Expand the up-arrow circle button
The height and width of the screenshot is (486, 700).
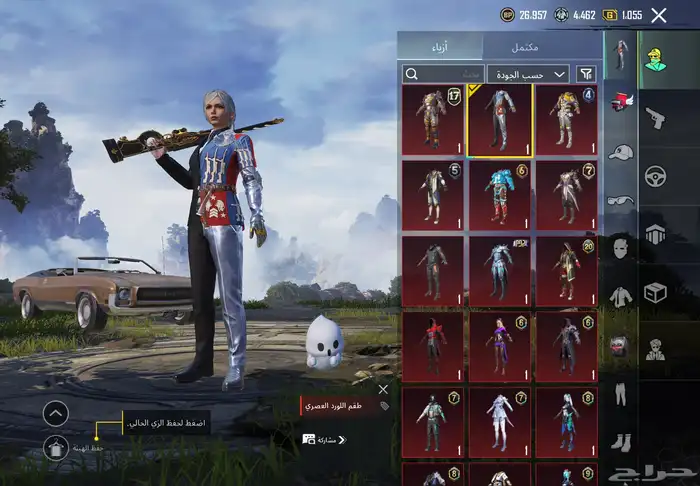click(x=56, y=412)
